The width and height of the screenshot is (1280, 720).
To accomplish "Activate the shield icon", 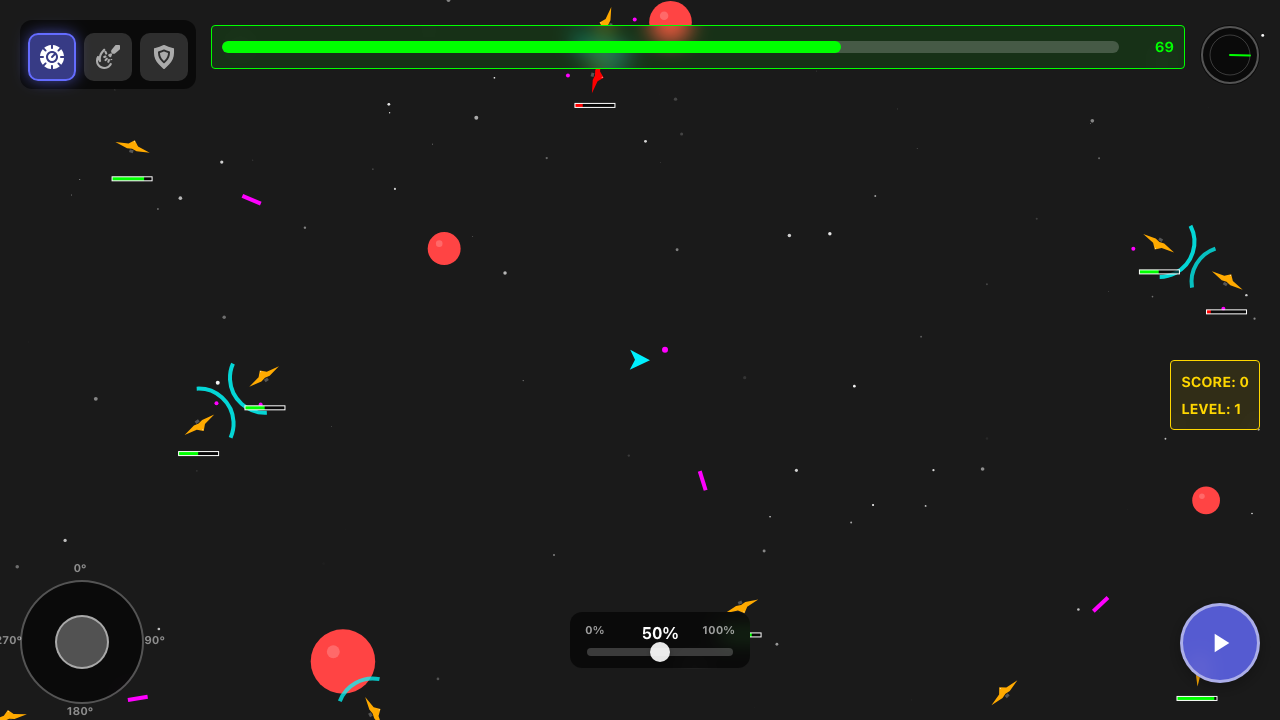I will pos(163,57).
